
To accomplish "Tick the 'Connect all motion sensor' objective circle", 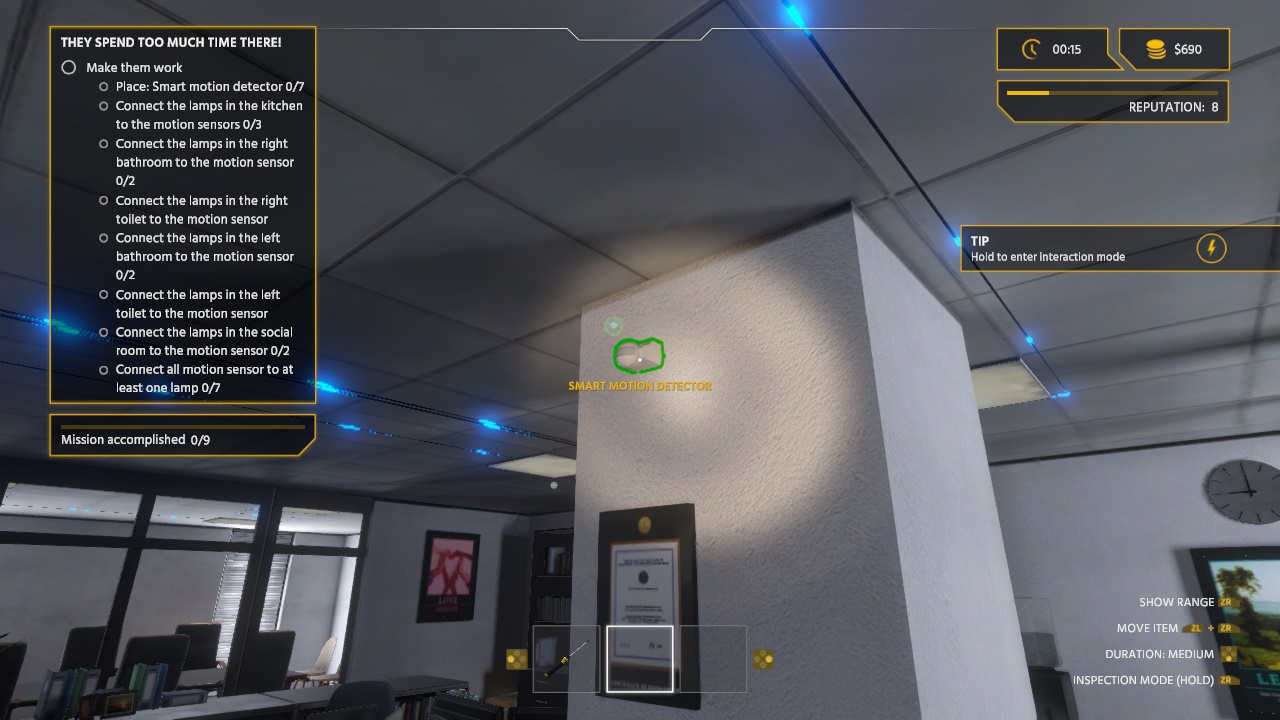I will click(103, 370).
